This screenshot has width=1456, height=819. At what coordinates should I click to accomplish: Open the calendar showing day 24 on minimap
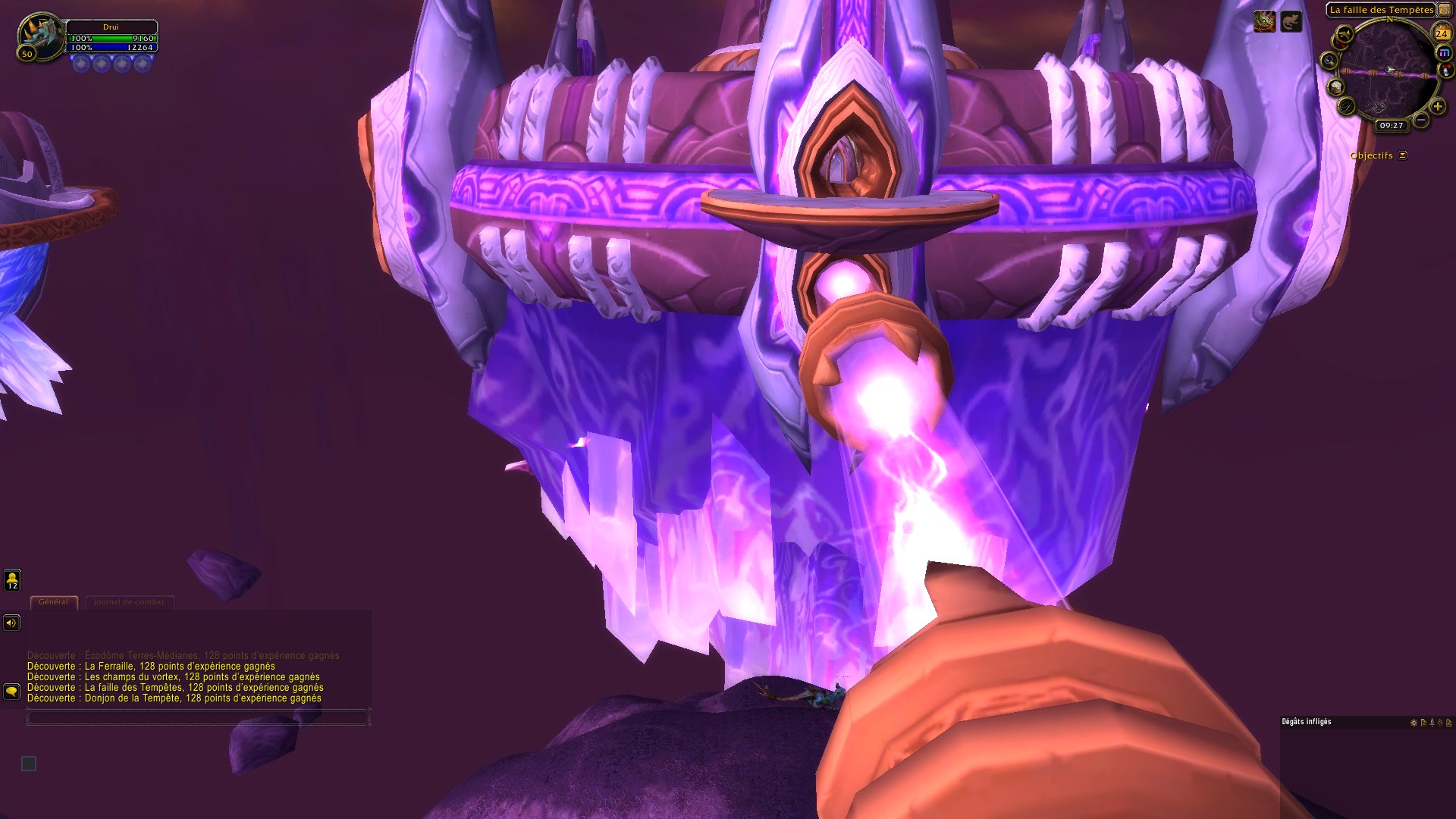coord(1443,33)
